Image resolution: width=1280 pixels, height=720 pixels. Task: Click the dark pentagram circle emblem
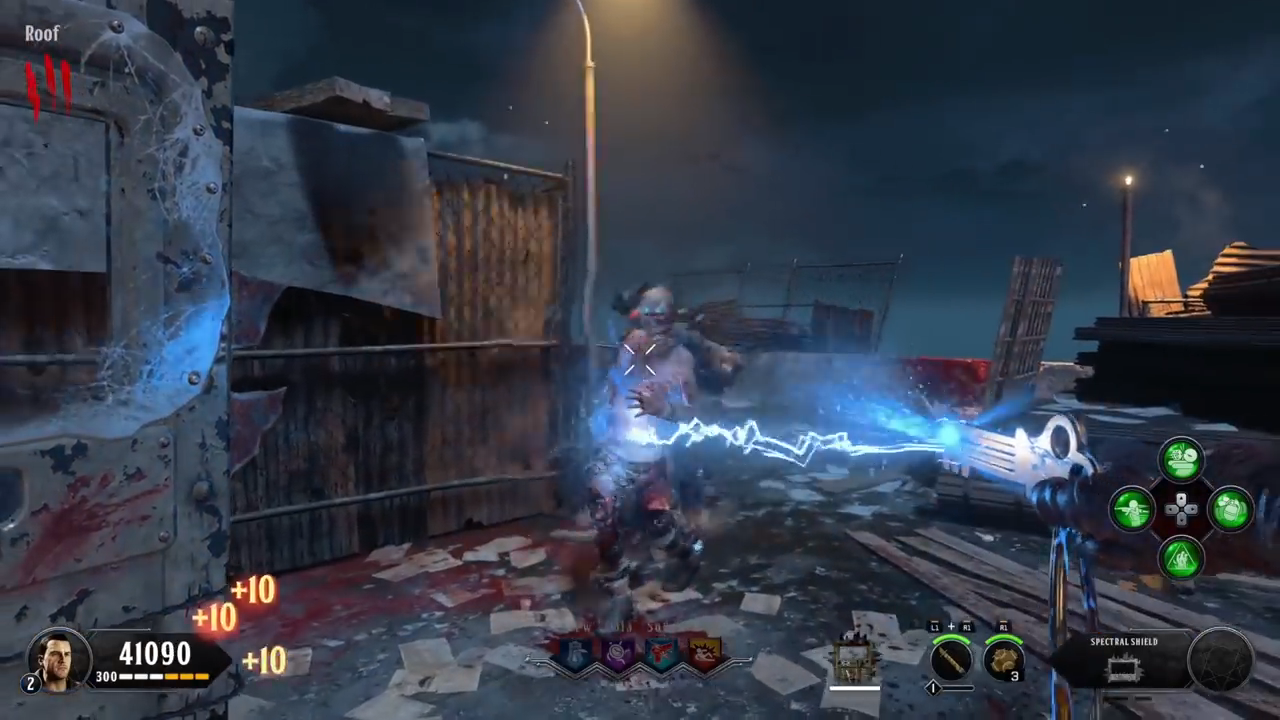(1221, 660)
